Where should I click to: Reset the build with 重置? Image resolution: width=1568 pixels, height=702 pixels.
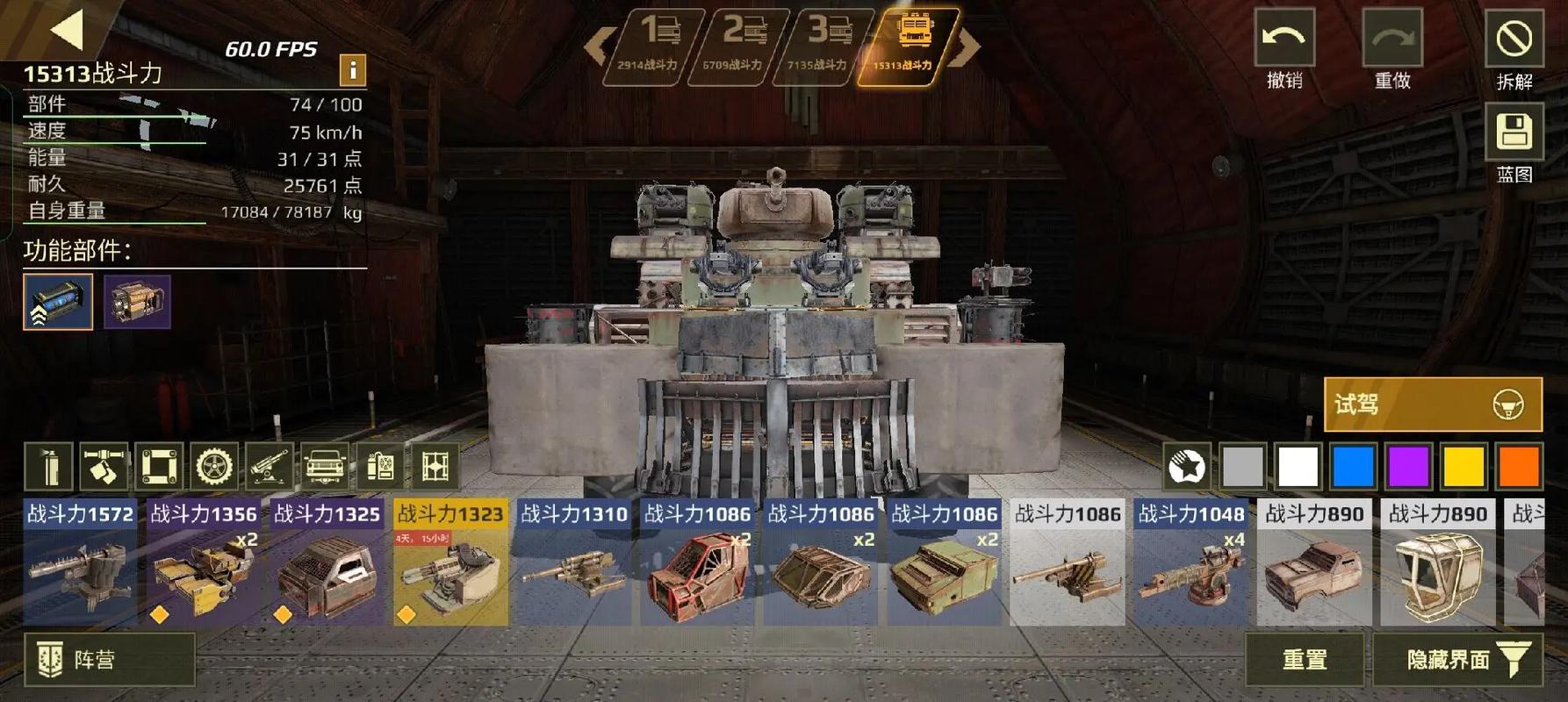click(x=1304, y=659)
